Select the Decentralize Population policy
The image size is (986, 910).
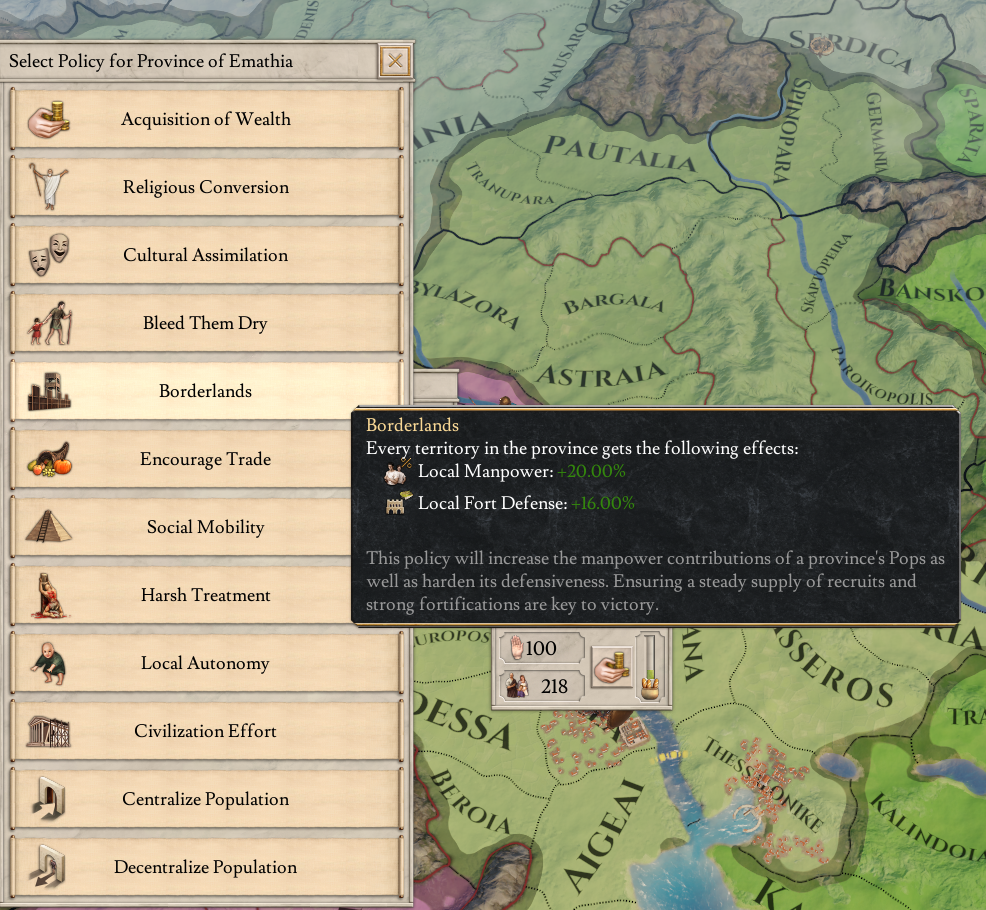[206, 868]
